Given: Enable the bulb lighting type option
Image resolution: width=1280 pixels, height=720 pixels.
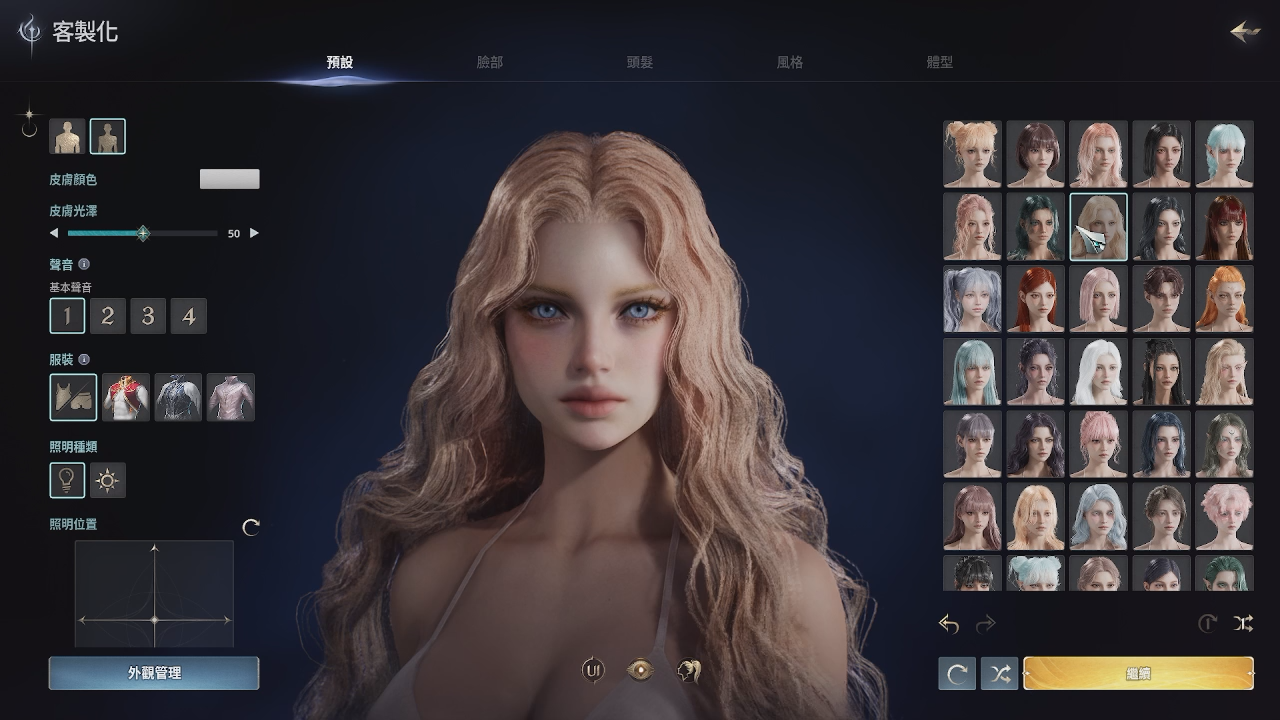Looking at the screenshot, I should click(67, 480).
